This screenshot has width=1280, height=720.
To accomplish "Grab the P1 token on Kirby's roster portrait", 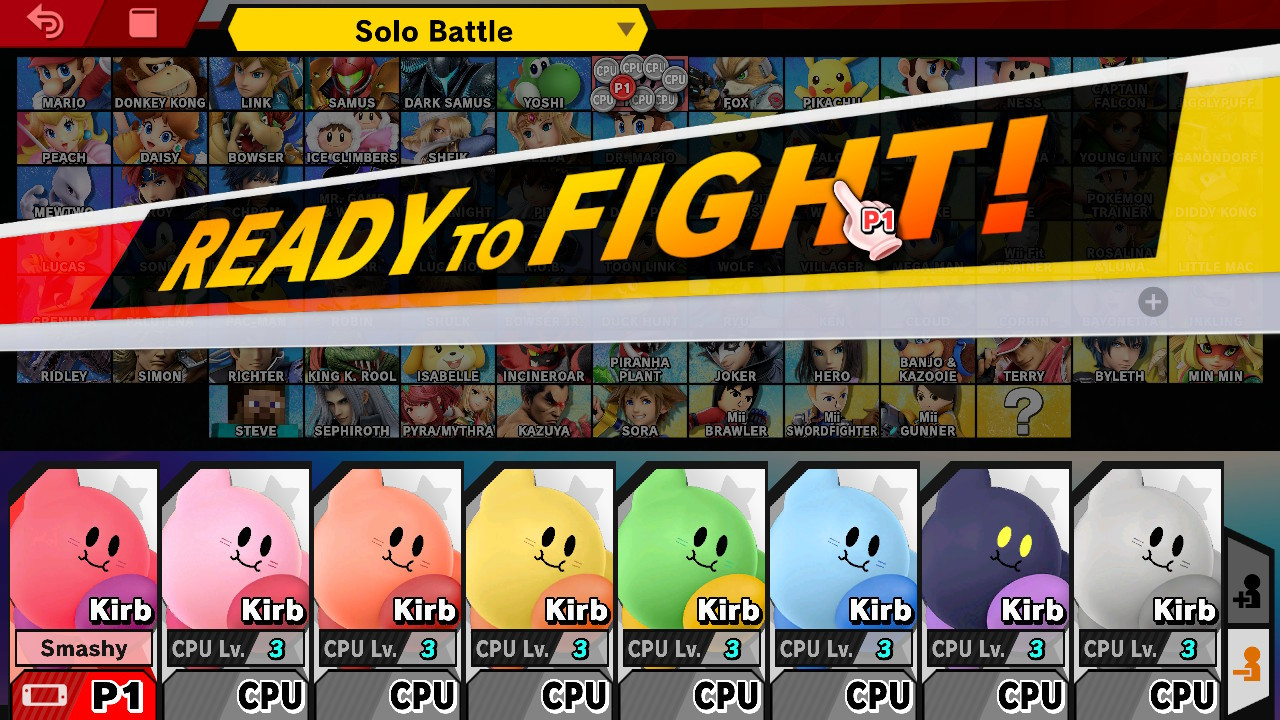I will 621,89.
